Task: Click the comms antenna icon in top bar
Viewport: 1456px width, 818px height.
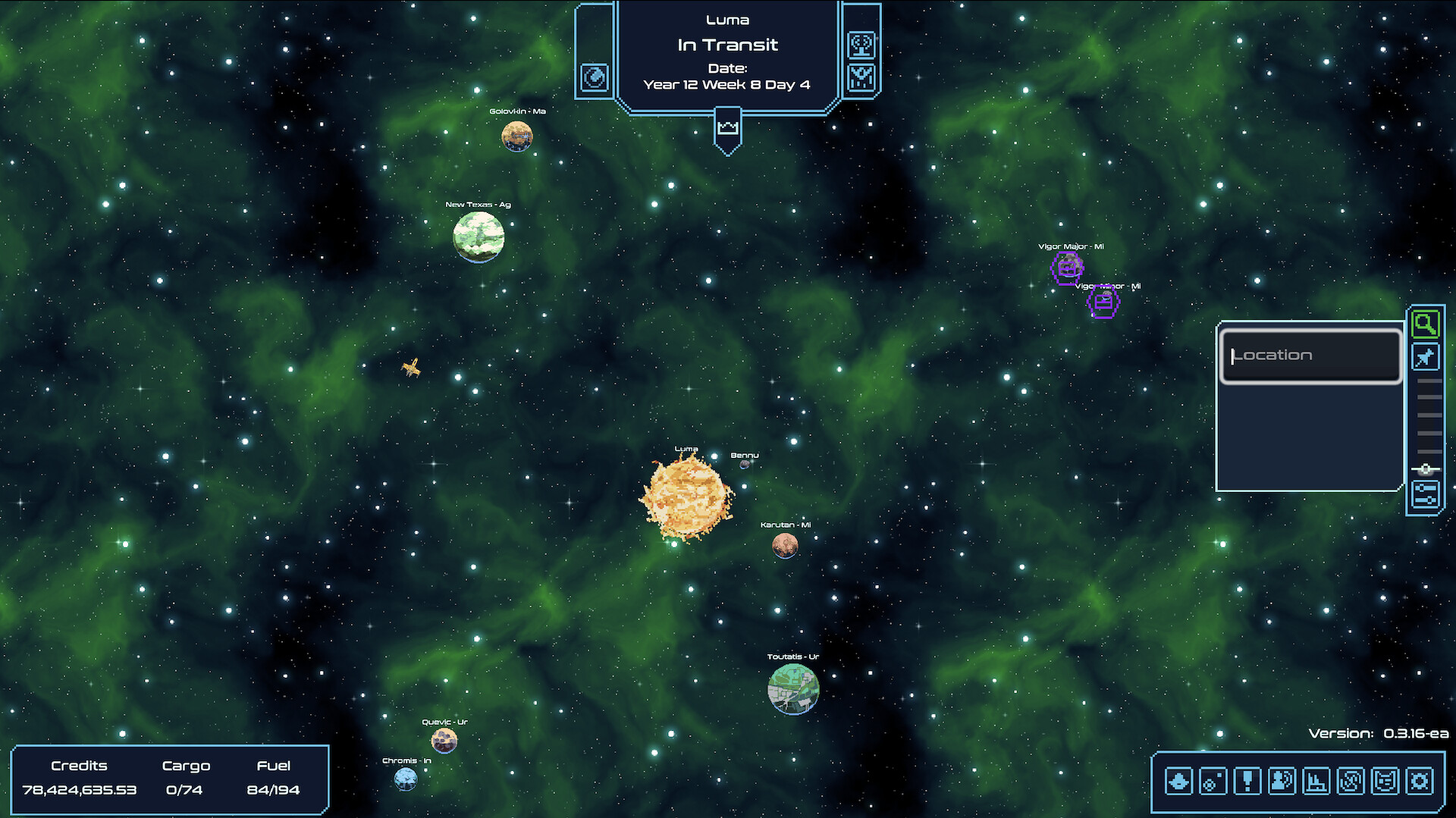Action: 861,44
